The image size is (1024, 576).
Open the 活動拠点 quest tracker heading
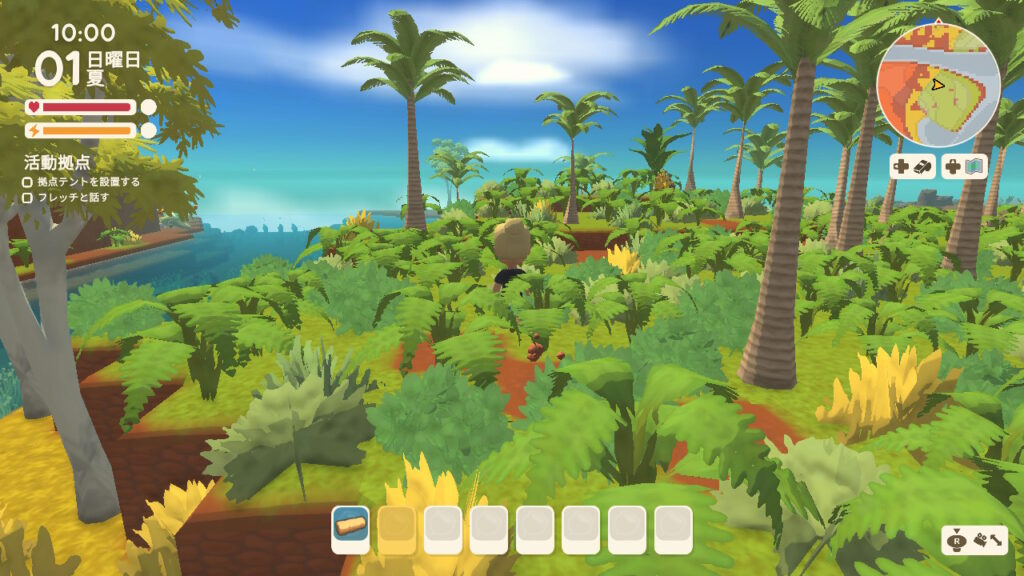[57, 162]
